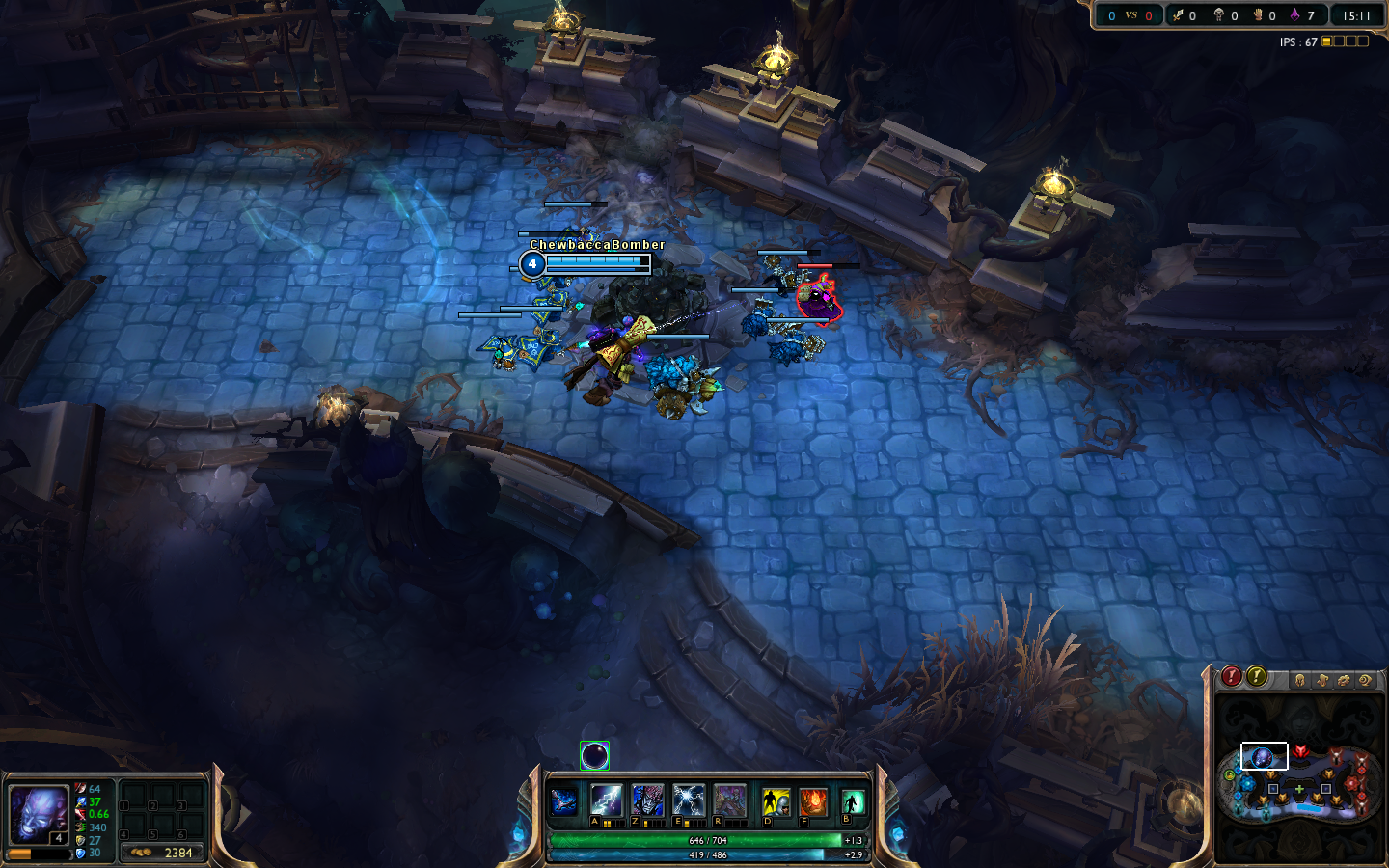
Task: Open the helmet icon panel above minimap
Action: pyautogui.click(x=1300, y=680)
